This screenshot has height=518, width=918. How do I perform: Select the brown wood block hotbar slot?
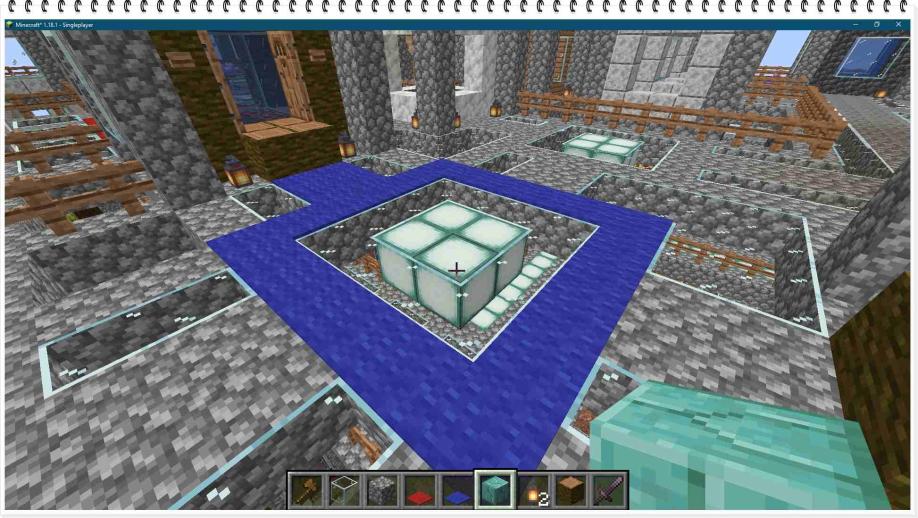570,491
